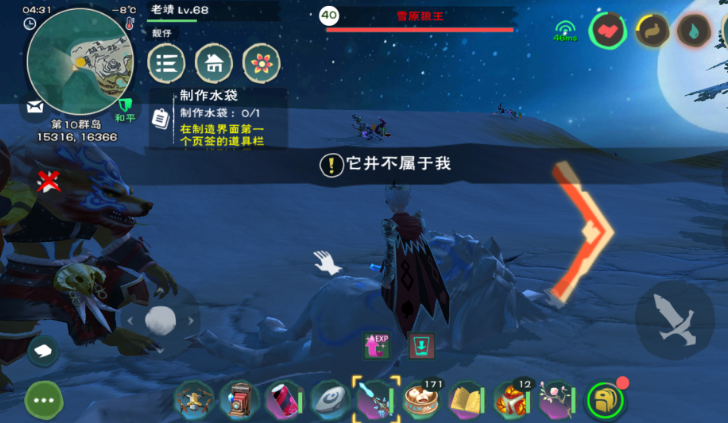
Task: Tap the teal download arrow icon
Action: tap(421, 346)
